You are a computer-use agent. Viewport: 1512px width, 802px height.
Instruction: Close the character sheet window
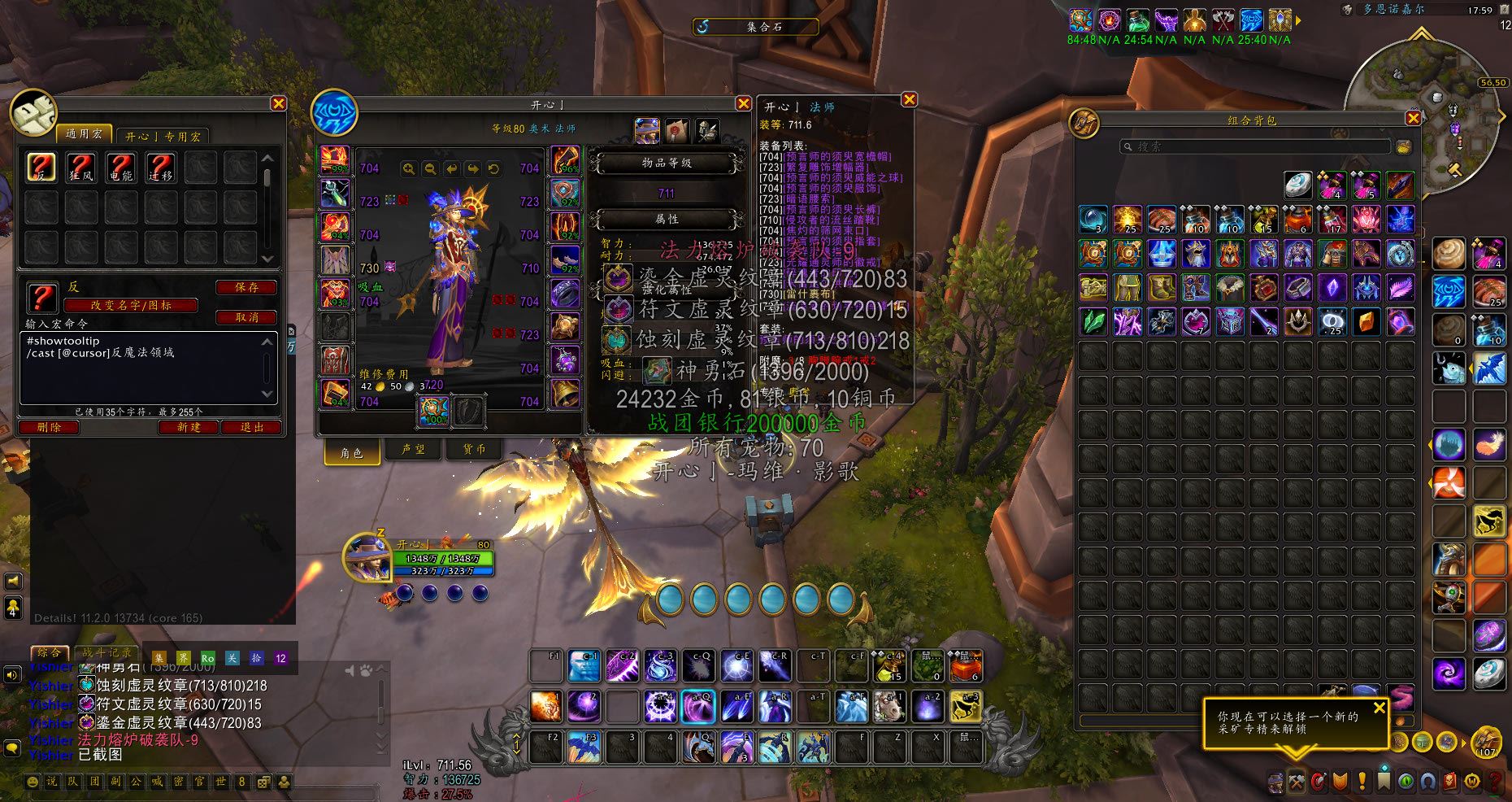743,103
